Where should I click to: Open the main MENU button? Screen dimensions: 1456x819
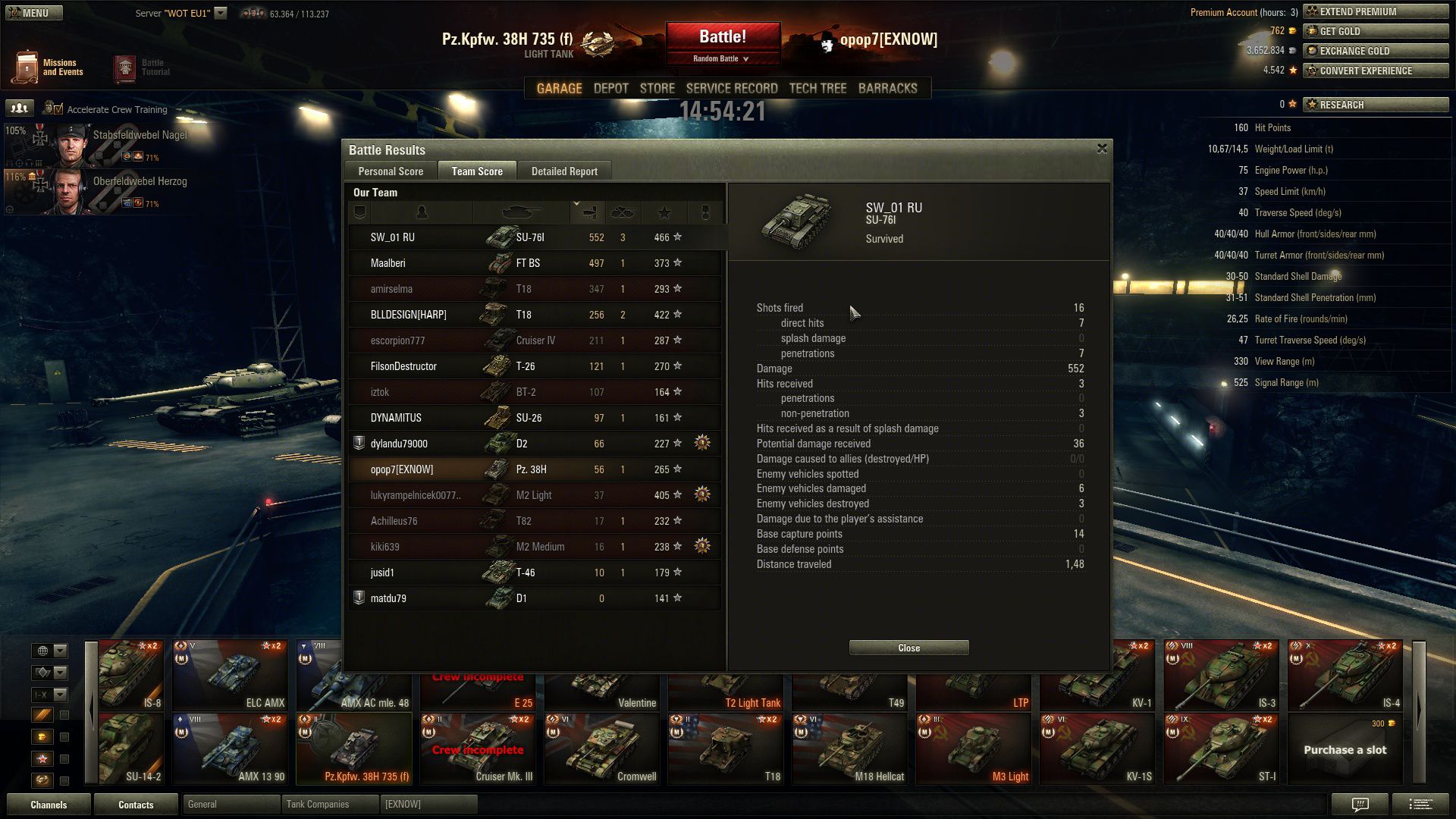pos(34,13)
